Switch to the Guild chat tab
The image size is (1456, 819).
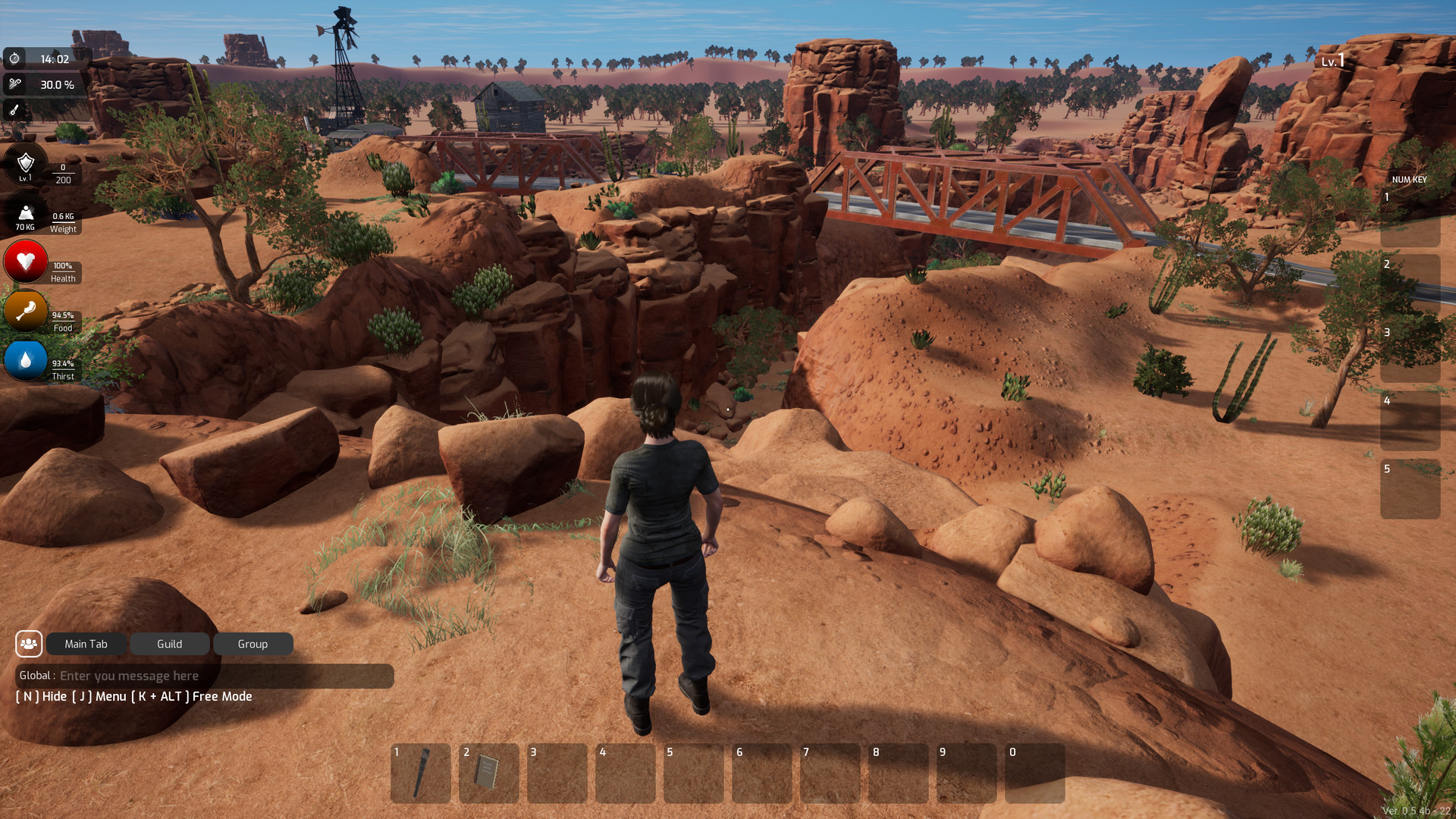tap(169, 644)
